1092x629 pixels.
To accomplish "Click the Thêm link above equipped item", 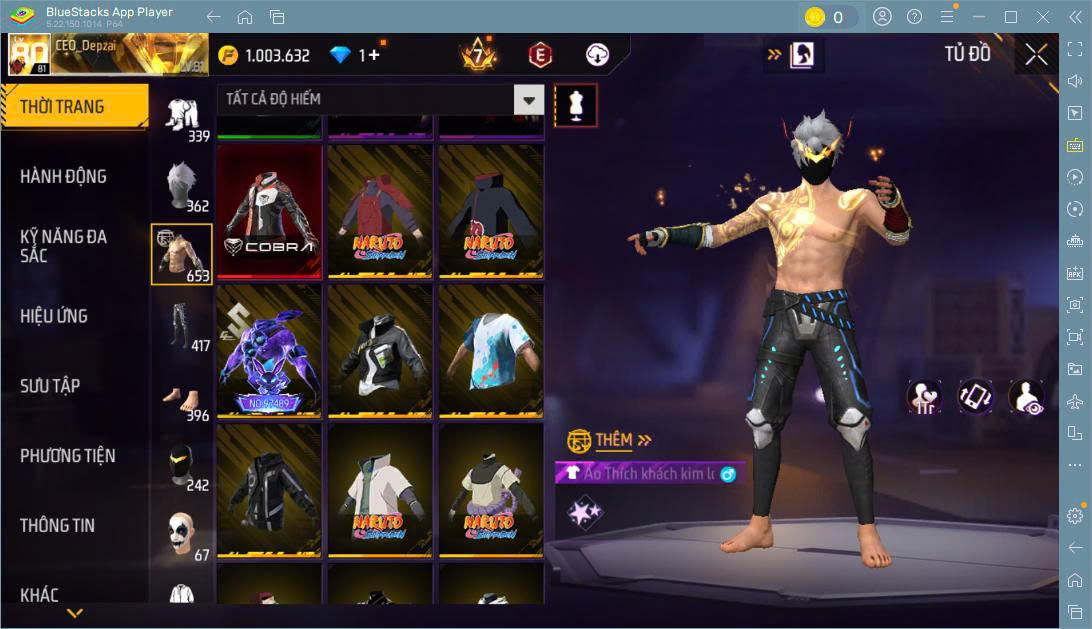I will click(612, 440).
